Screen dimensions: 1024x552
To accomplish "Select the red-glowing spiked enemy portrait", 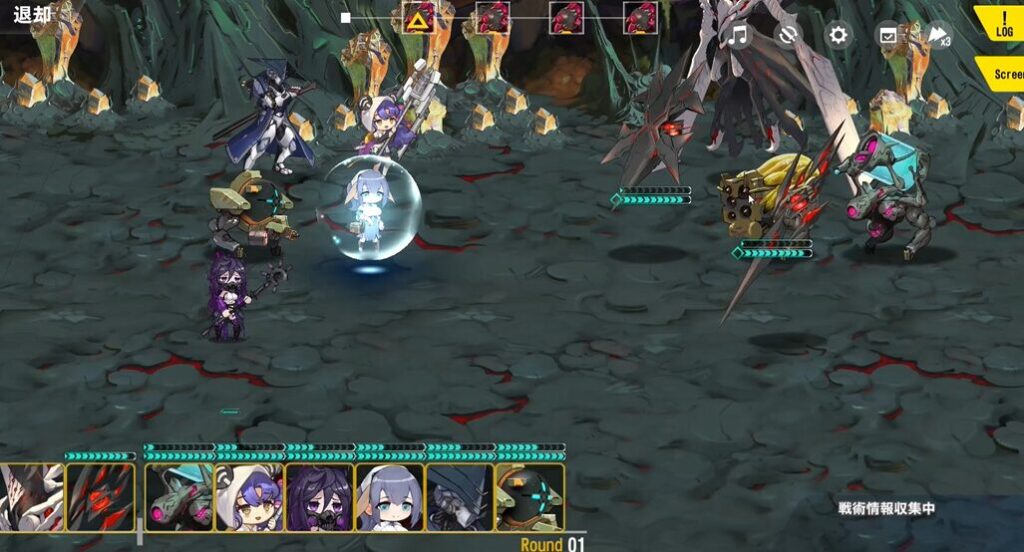I will click(x=99, y=496).
